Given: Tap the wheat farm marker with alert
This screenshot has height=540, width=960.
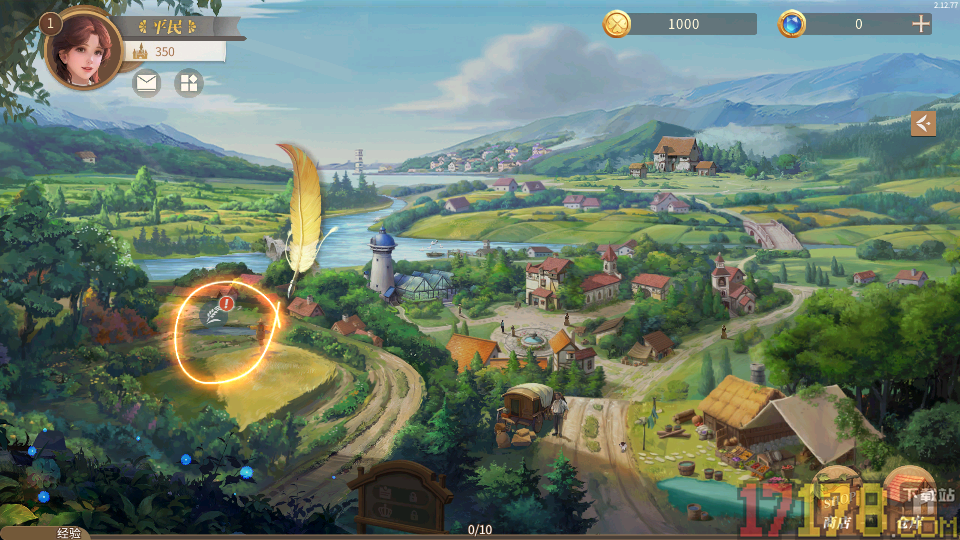Looking at the screenshot, I should pos(216,315).
